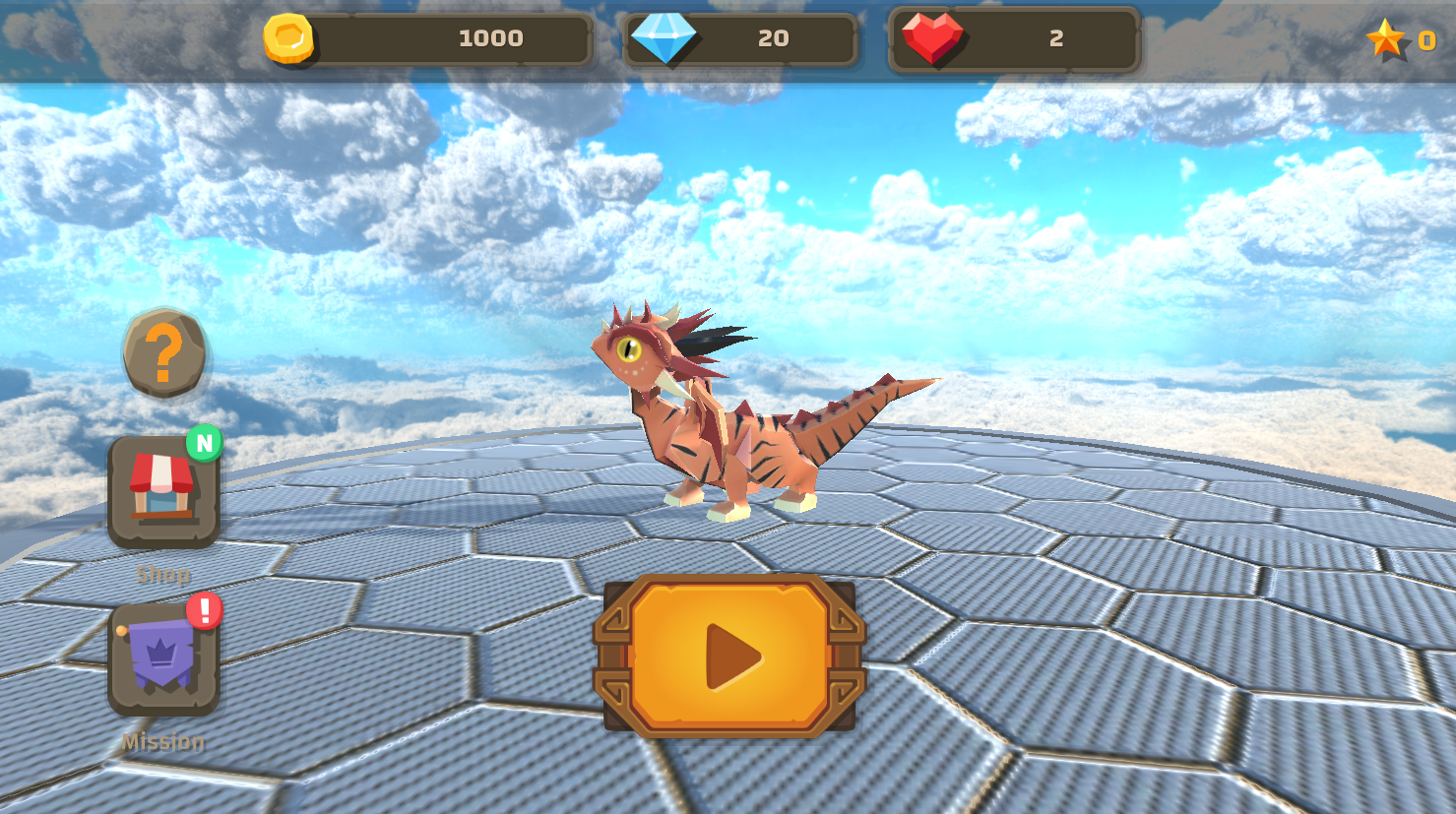Viewport: 1456px width, 814px height.
Task: Click the coin counter showing 1000
Action: (x=492, y=39)
